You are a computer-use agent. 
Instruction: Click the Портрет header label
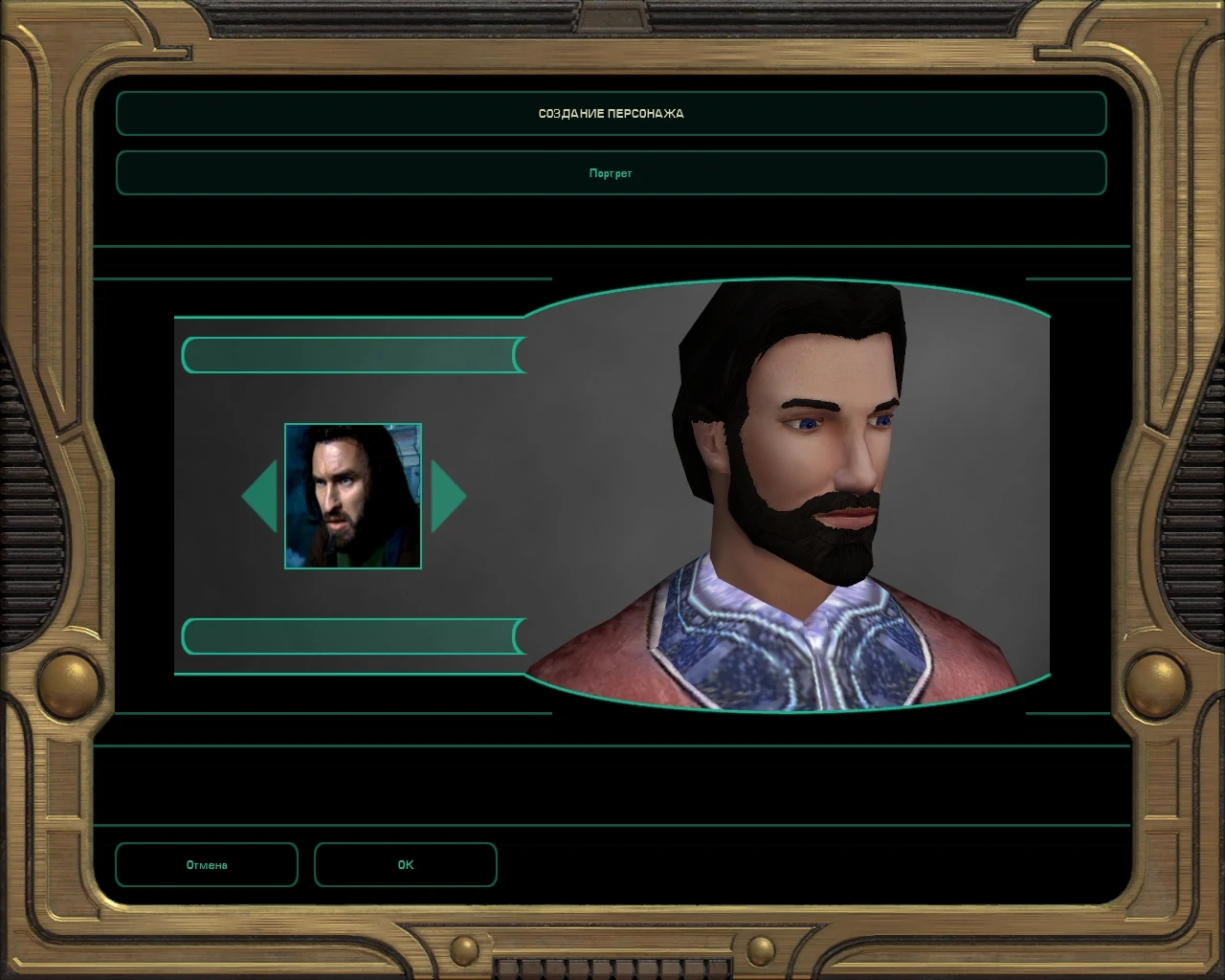[612, 173]
